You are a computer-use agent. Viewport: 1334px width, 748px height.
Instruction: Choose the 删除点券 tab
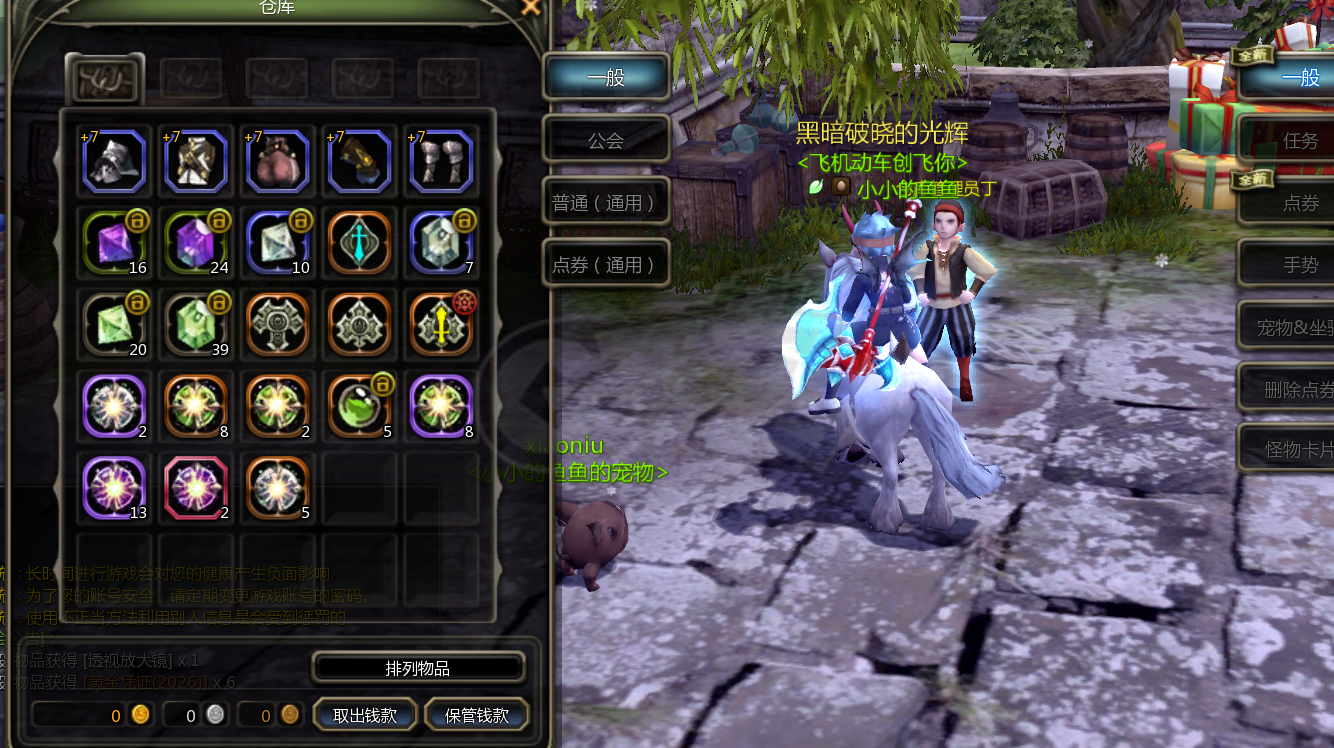[x=1296, y=389]
